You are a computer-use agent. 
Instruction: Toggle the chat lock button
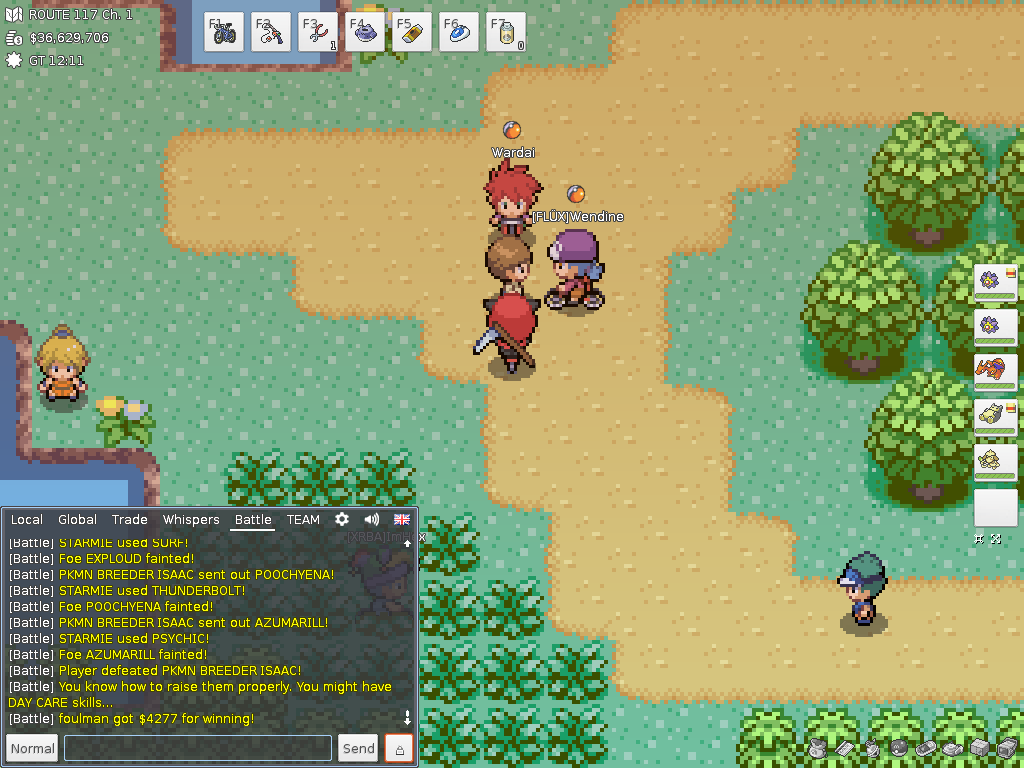pos(400,748)
